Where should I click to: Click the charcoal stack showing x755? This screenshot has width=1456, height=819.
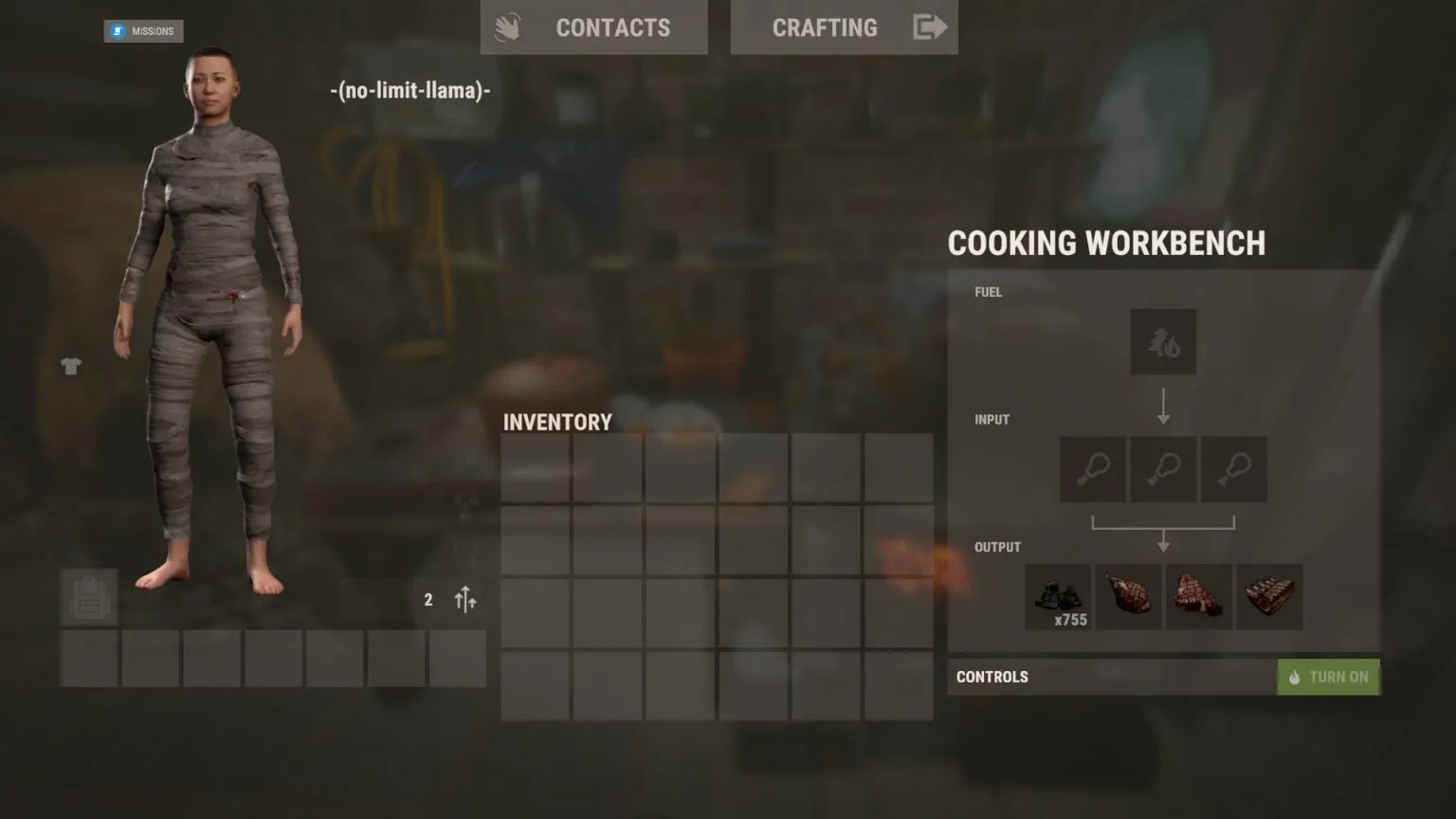pyautogui.click(x=1058, y=595)
